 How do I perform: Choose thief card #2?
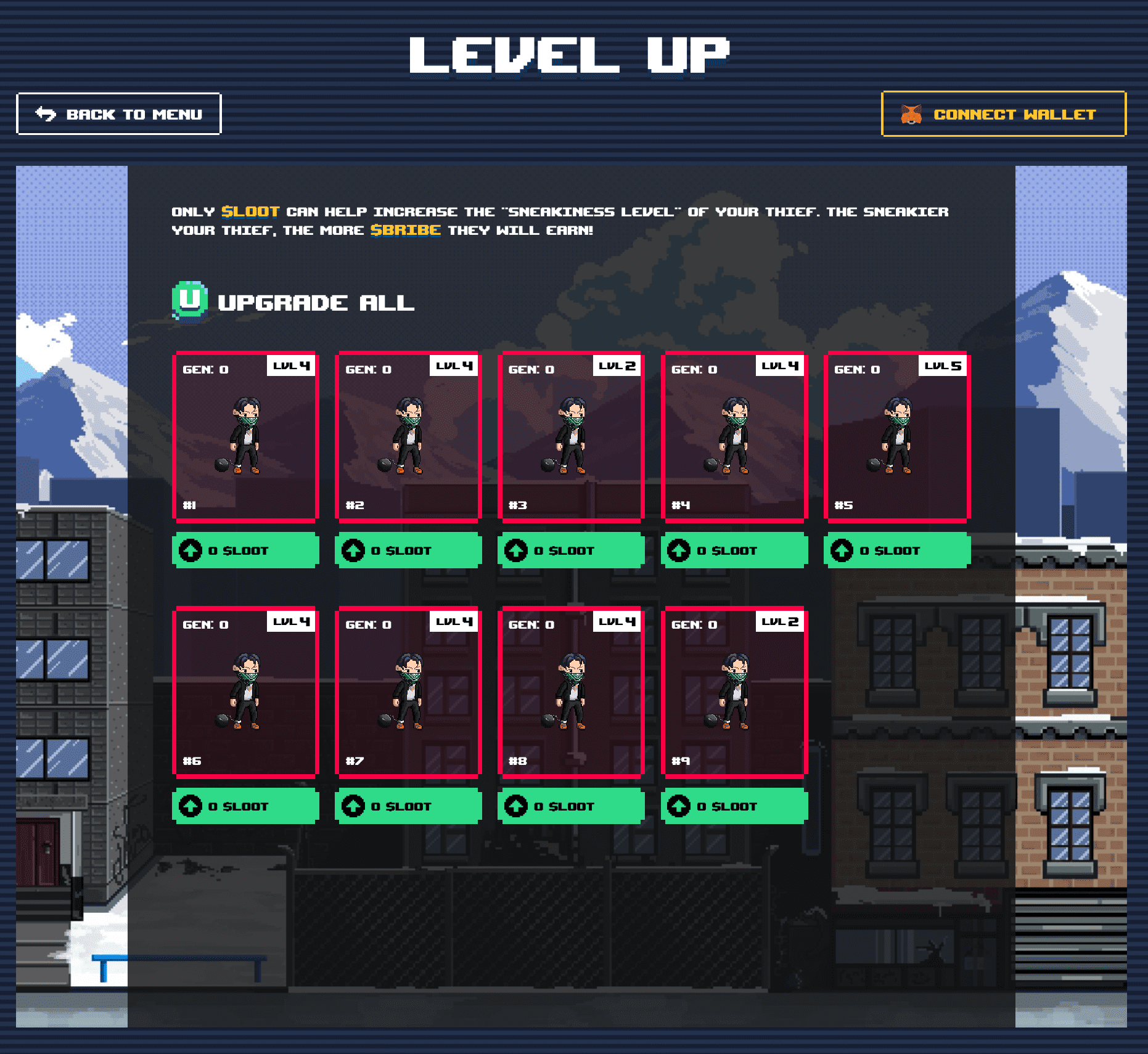[x=408, y=436]
